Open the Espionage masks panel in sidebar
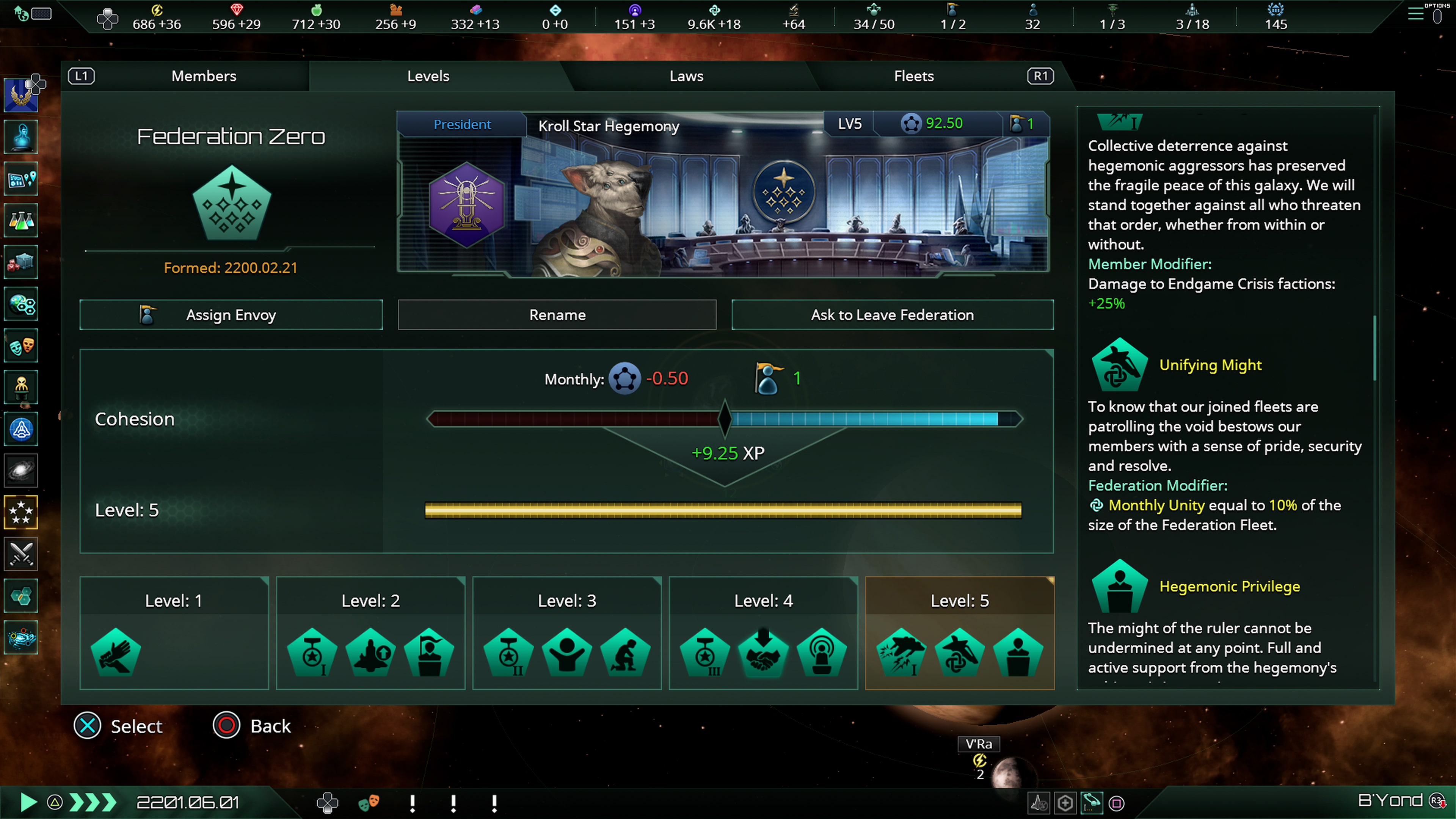1456x819 pixels. point(21,345)
